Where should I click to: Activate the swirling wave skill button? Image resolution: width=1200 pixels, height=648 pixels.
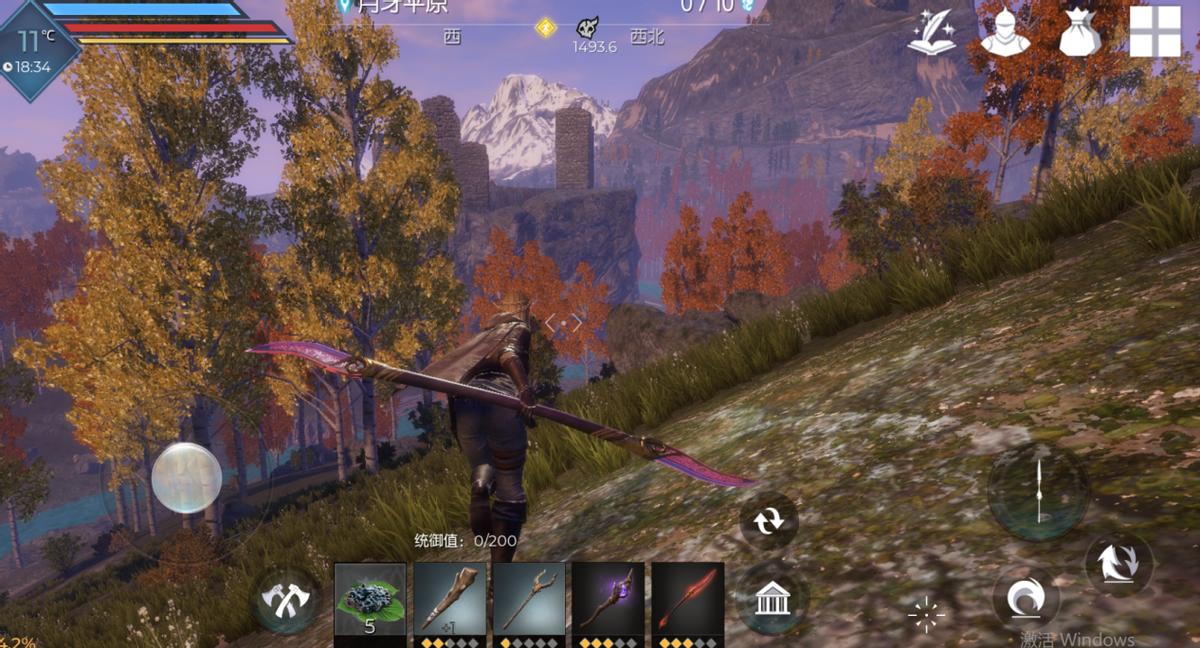point(1025,600)
